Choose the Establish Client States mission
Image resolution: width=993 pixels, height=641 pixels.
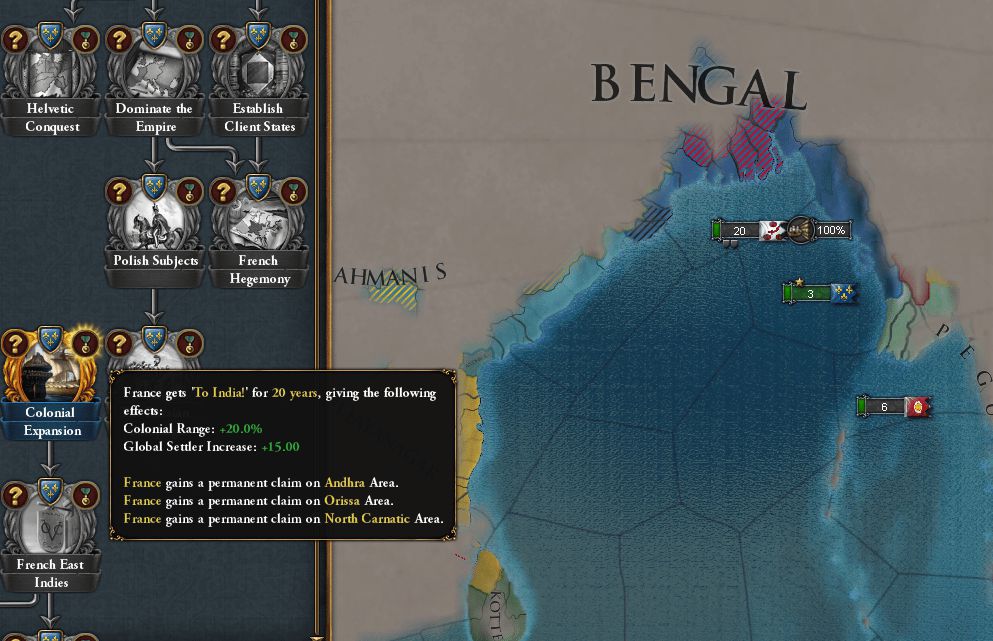point(257,73)
